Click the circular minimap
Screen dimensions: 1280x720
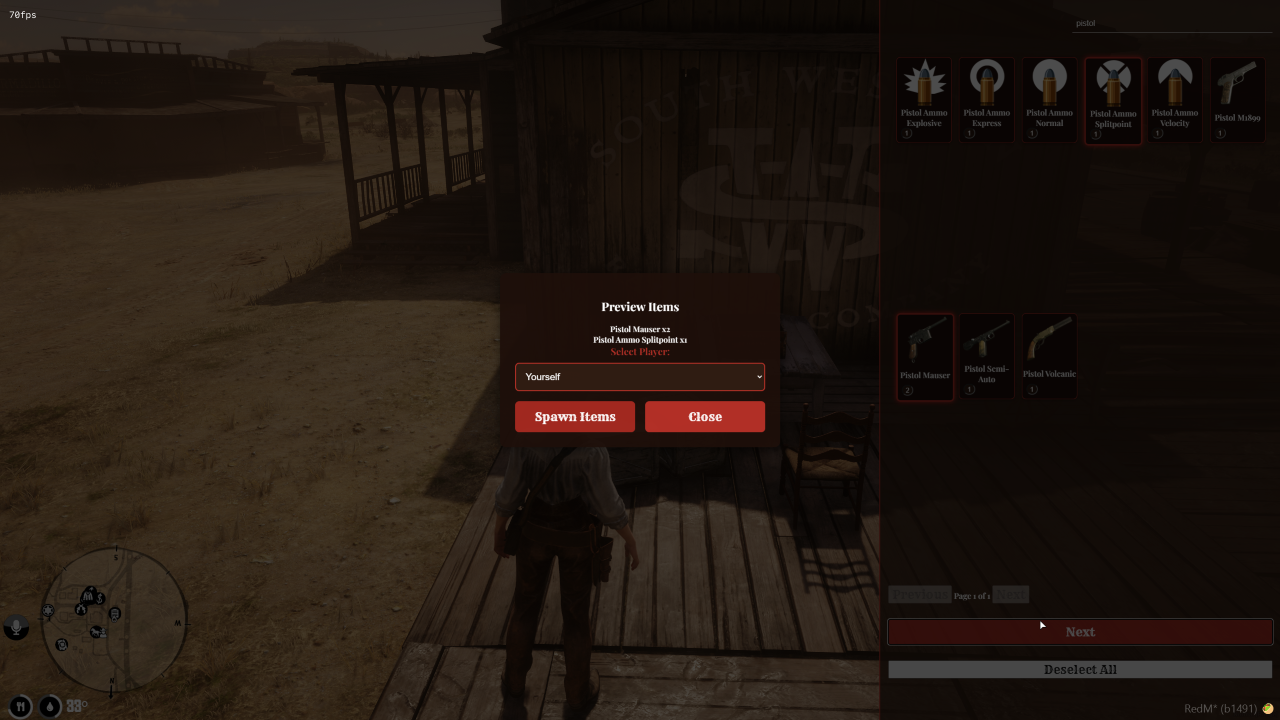[114, 620]
